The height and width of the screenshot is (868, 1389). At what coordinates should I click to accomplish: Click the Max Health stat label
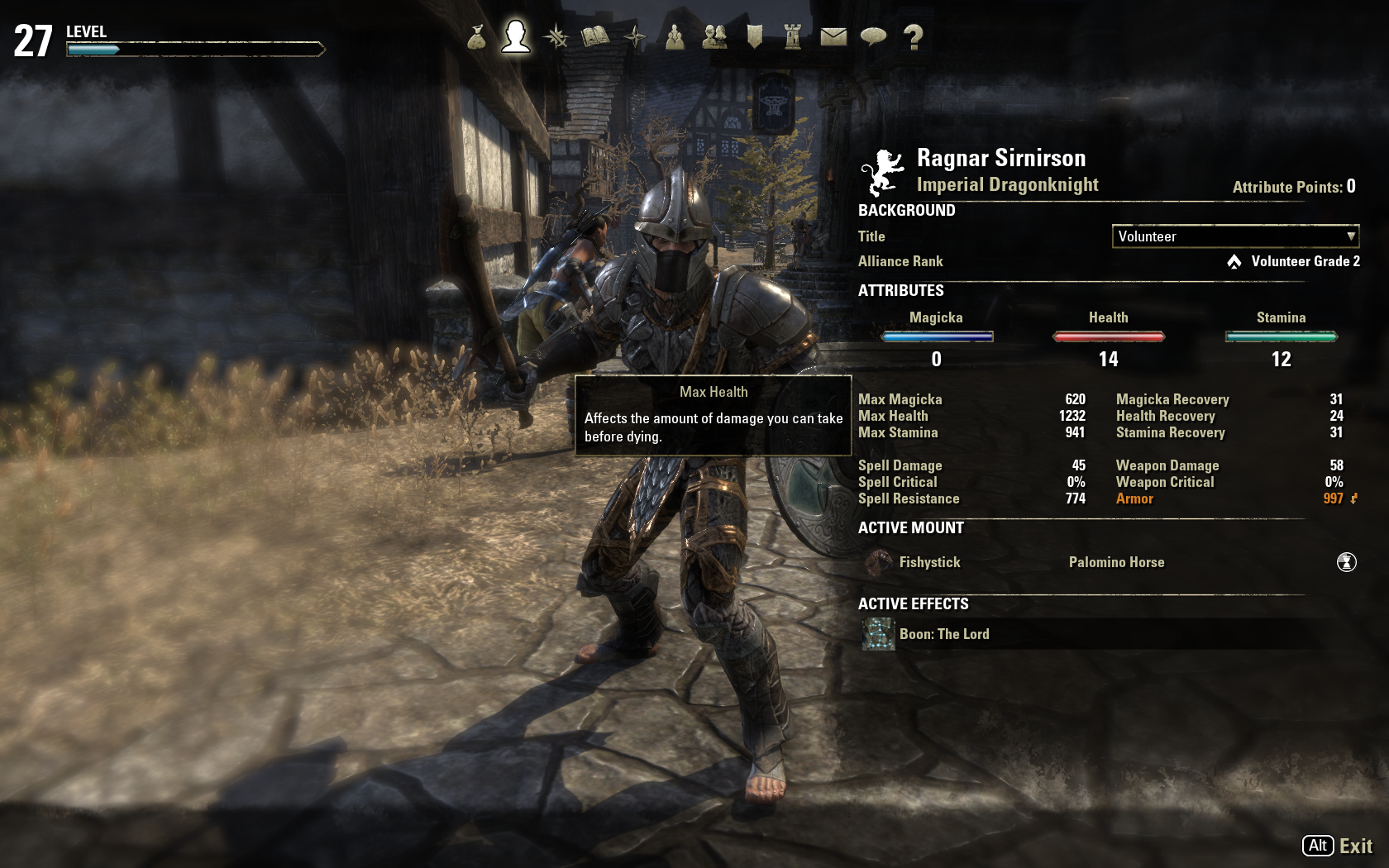pos(893,416)
